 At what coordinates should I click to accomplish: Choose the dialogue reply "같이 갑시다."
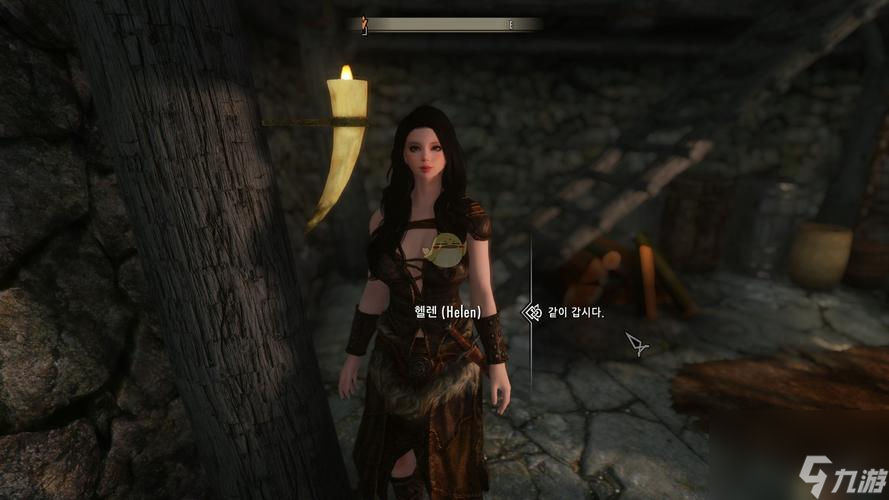(x=576, y=313)
